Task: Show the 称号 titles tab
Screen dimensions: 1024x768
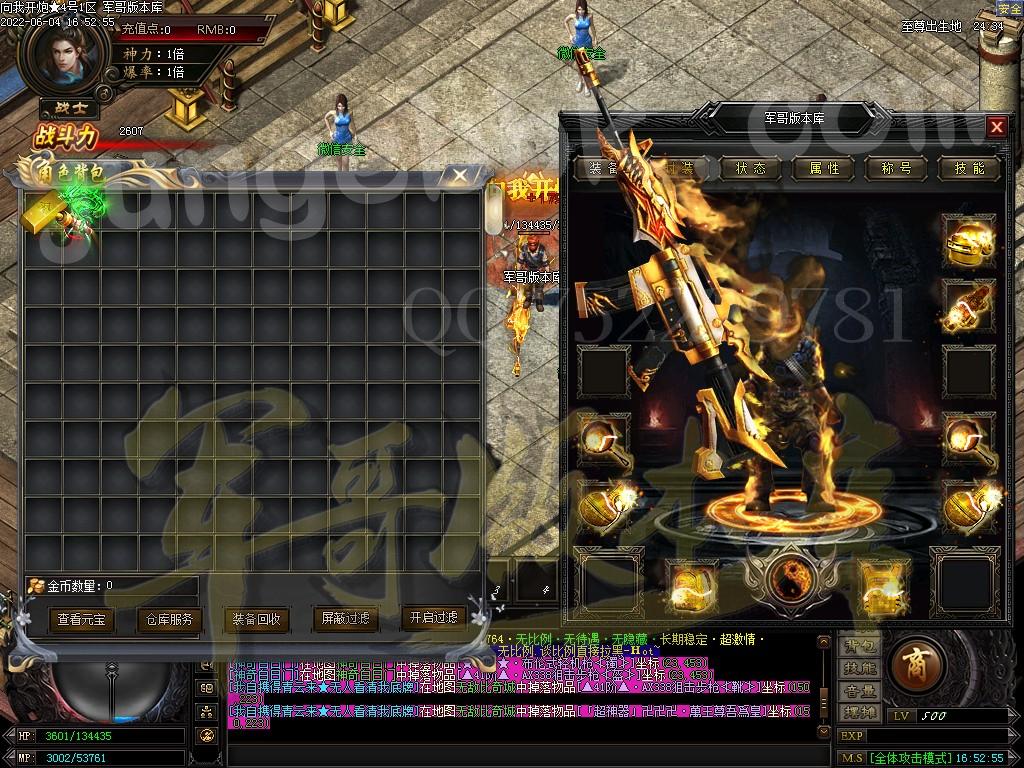Action: pyautogui.click(x=896, y=168)
